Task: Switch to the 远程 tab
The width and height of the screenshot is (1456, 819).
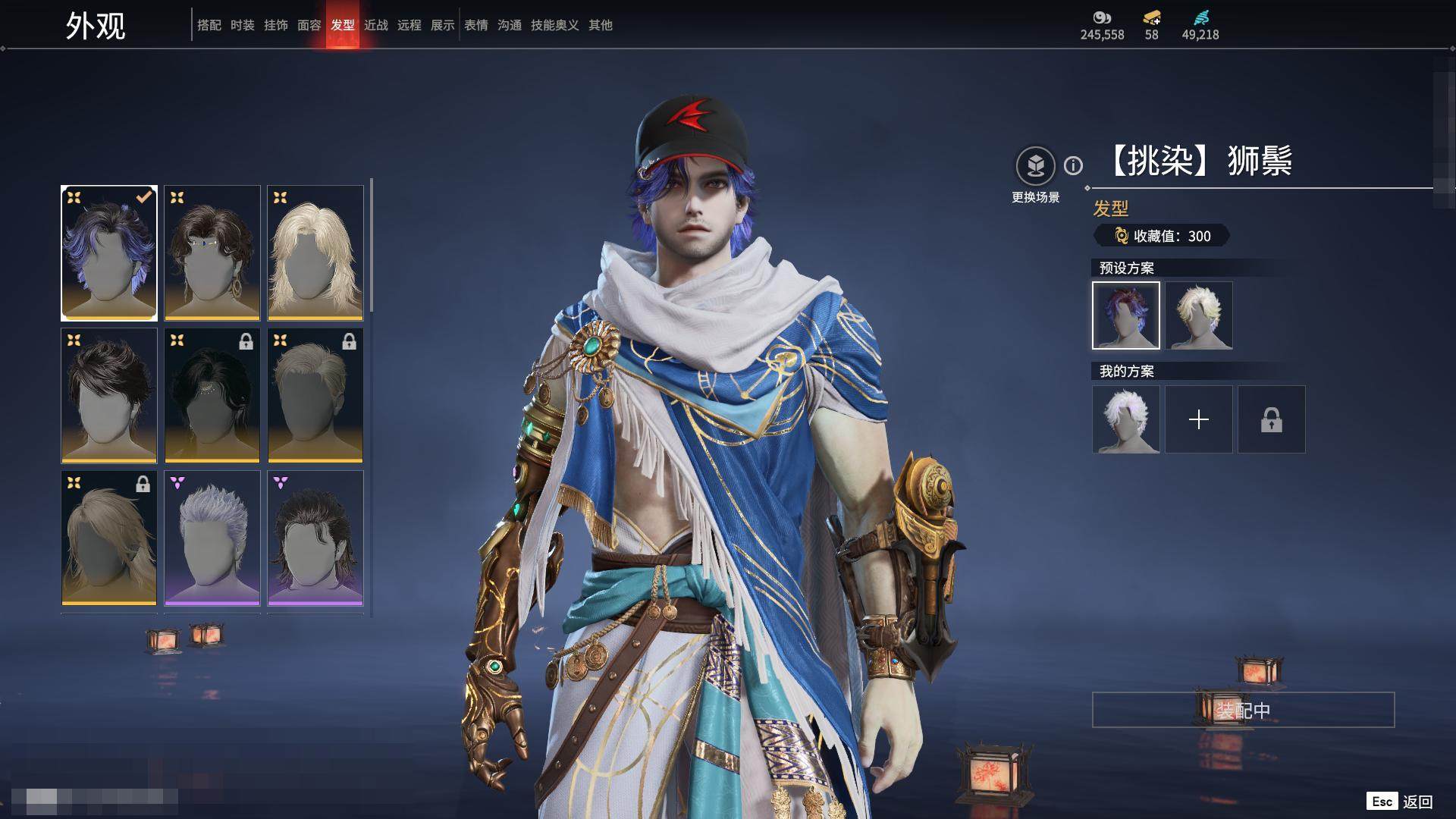Action: pyautogui.click(x=409, y=25)
